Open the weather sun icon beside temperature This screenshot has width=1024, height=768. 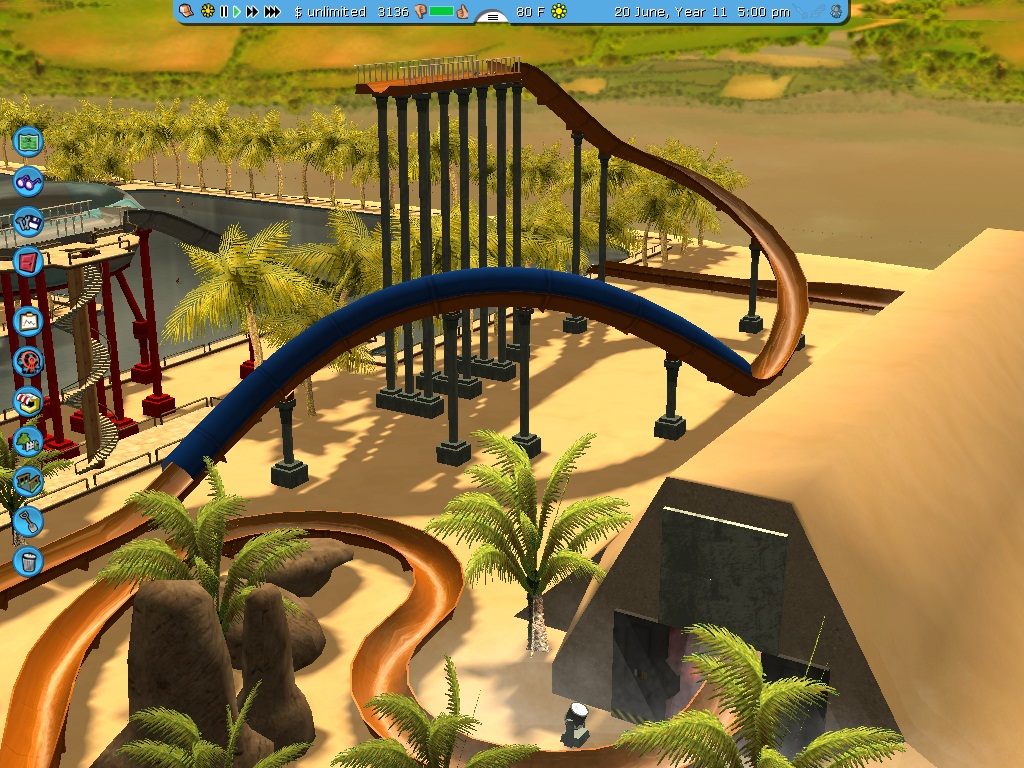point(559,12)
